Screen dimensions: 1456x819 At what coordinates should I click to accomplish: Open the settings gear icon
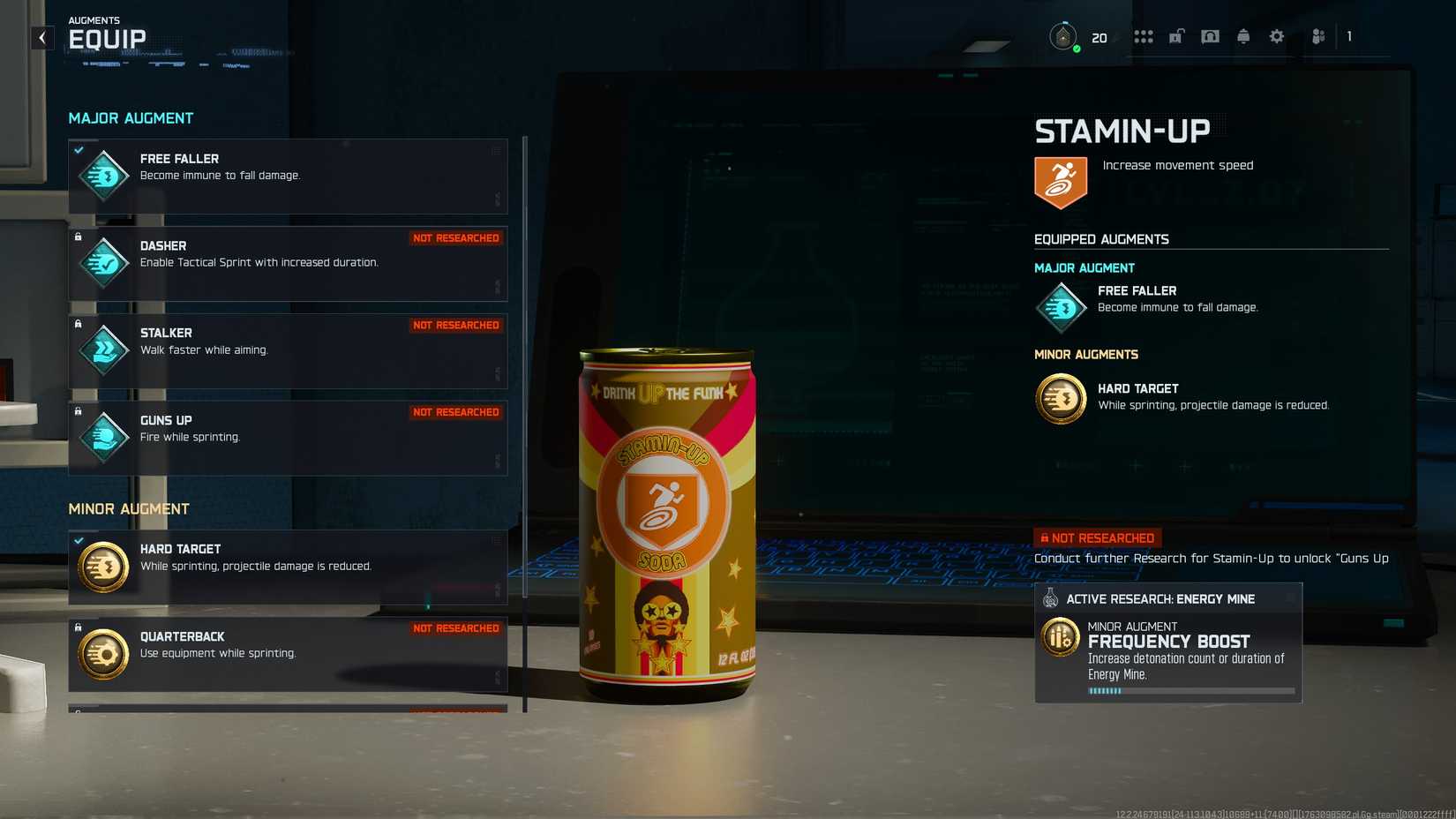click(x=1276, y=37)
